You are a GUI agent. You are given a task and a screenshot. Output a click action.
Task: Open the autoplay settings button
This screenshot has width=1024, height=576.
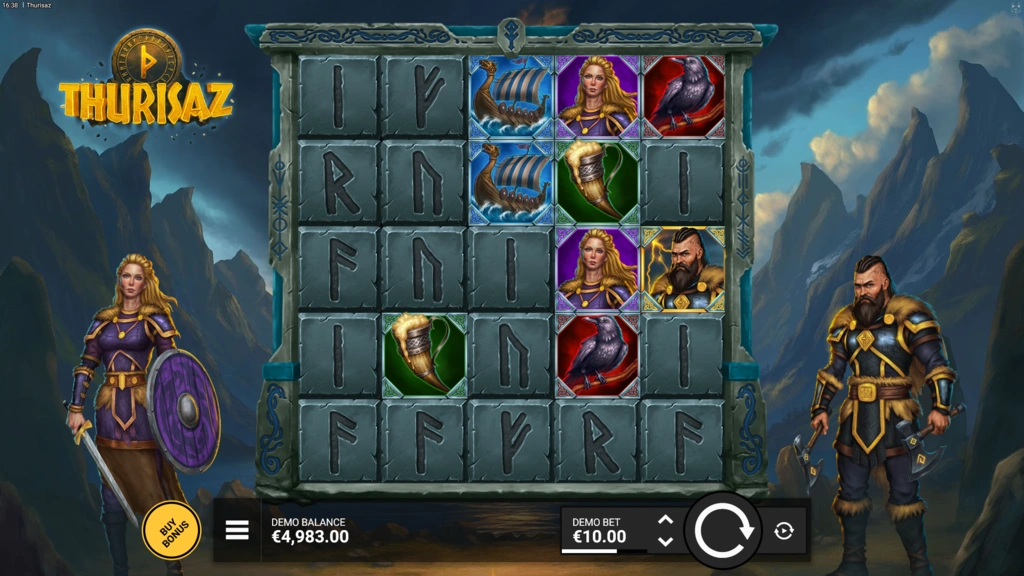point(784,531)
